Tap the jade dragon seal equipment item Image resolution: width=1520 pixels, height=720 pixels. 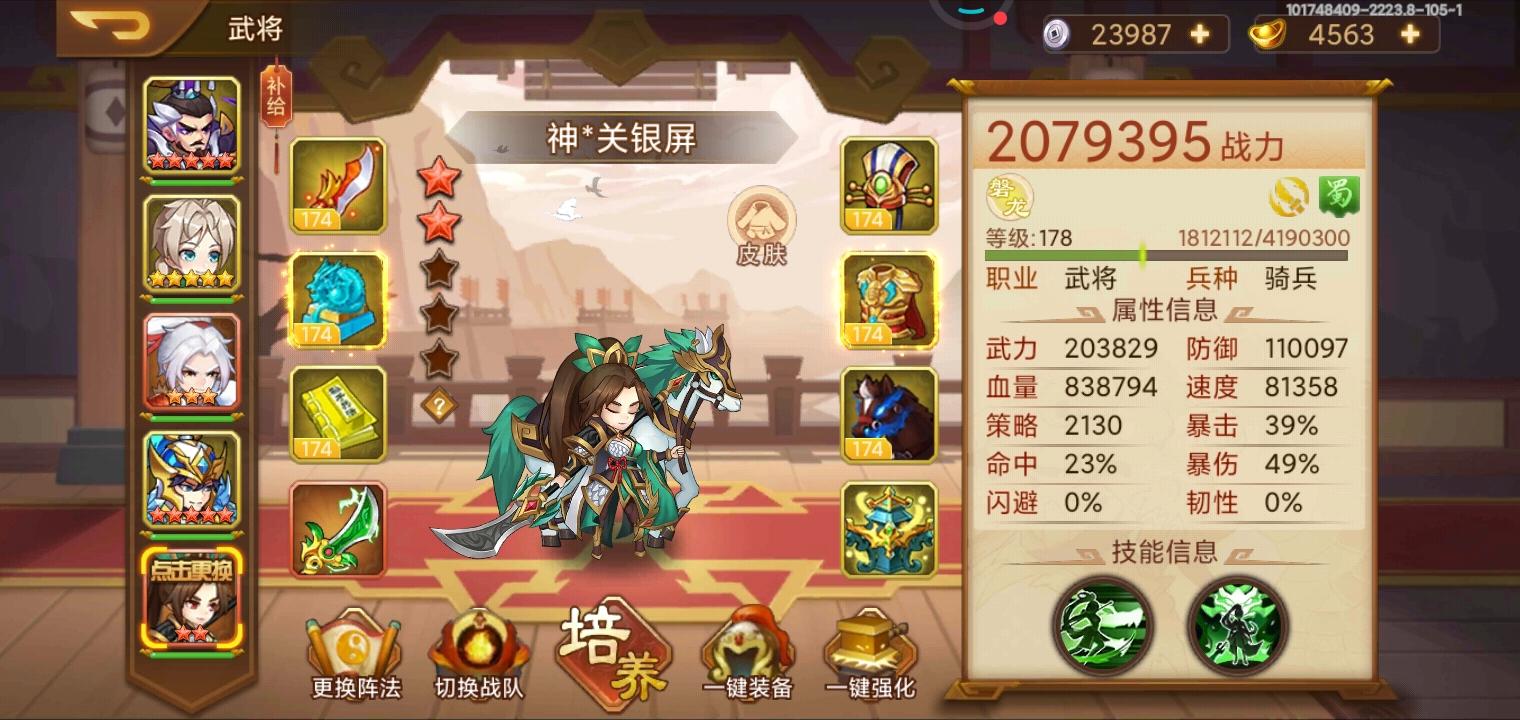point(338,300)
